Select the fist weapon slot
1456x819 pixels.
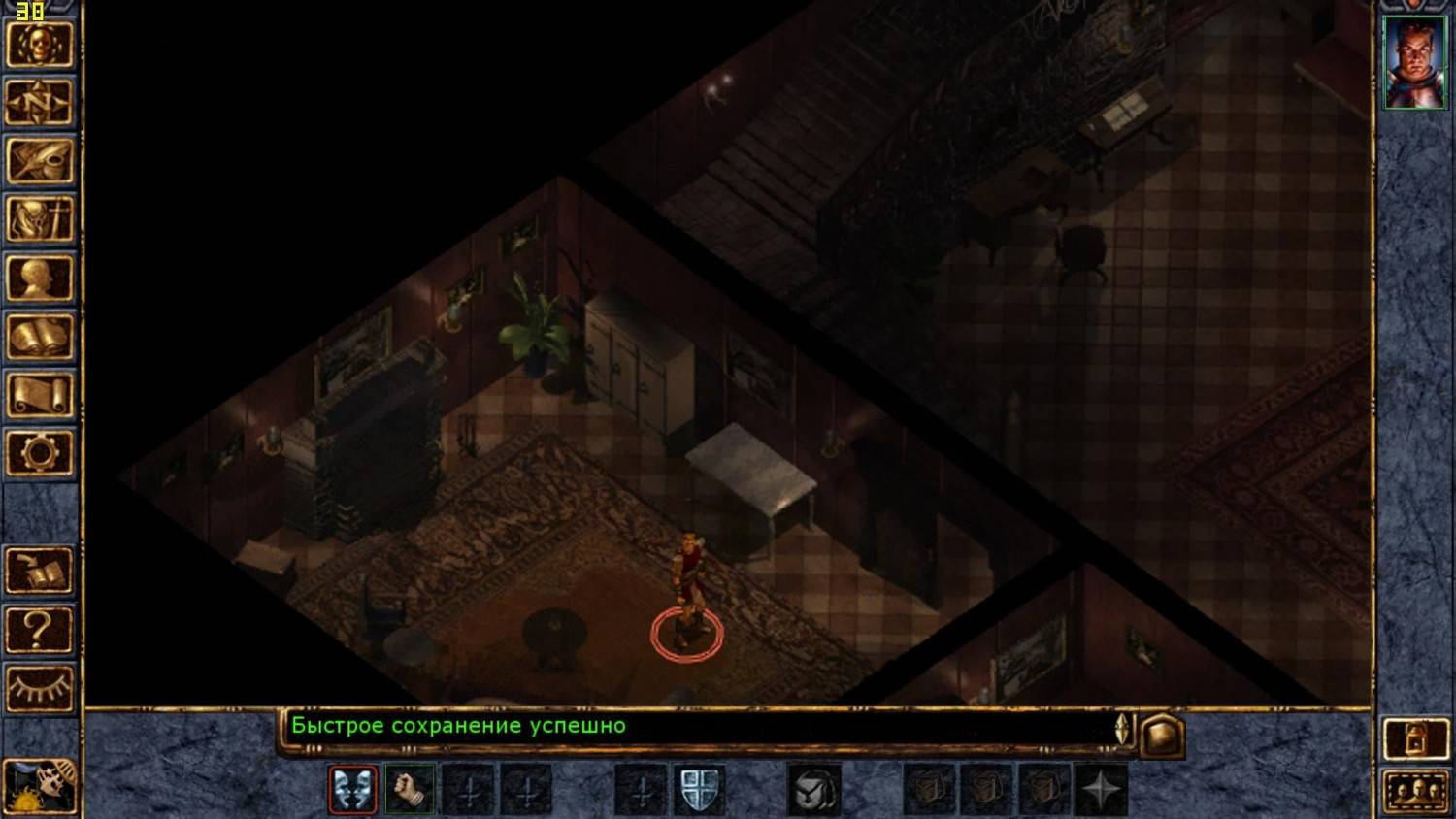coord(410,789)
